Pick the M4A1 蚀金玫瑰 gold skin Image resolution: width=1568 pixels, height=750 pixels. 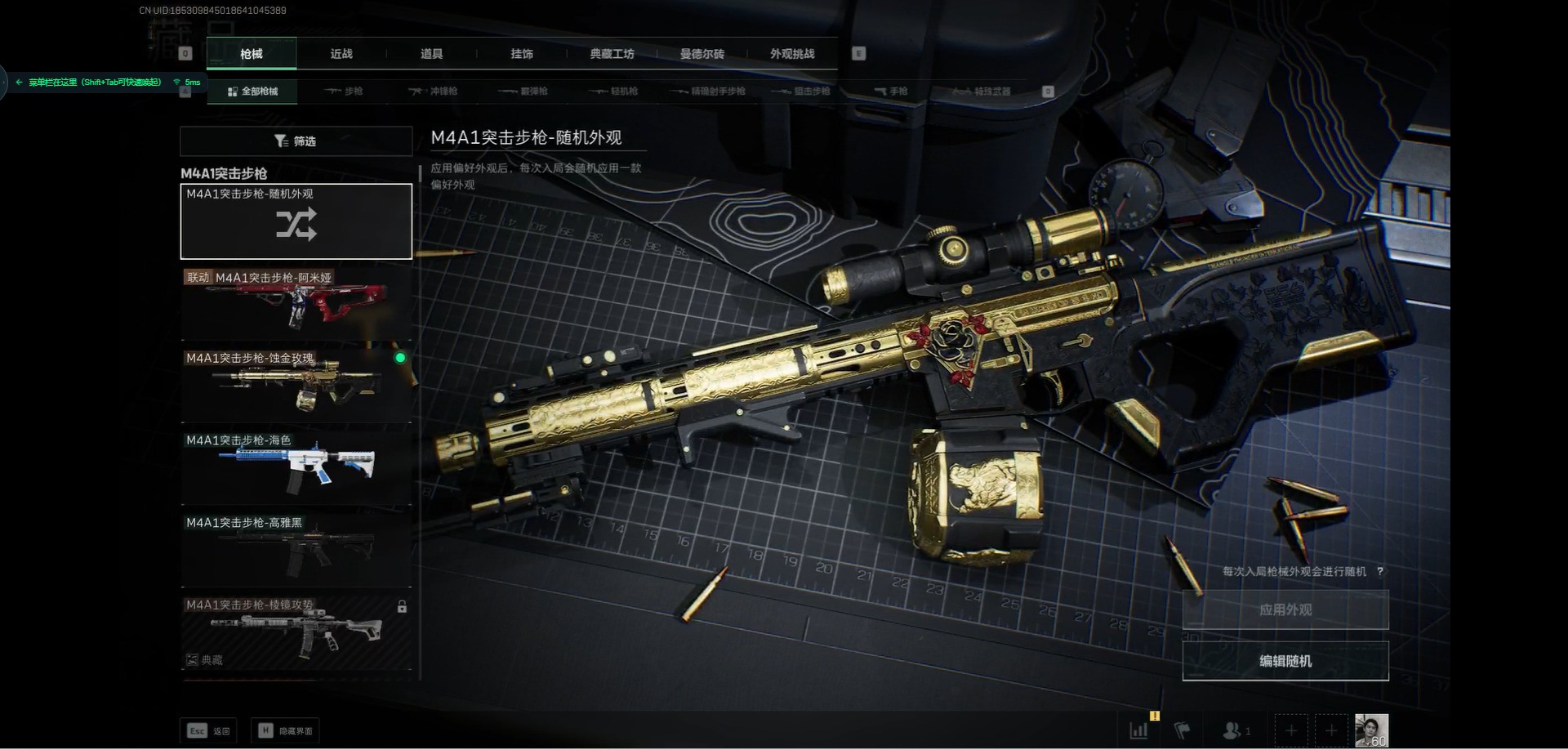[296, 383]
